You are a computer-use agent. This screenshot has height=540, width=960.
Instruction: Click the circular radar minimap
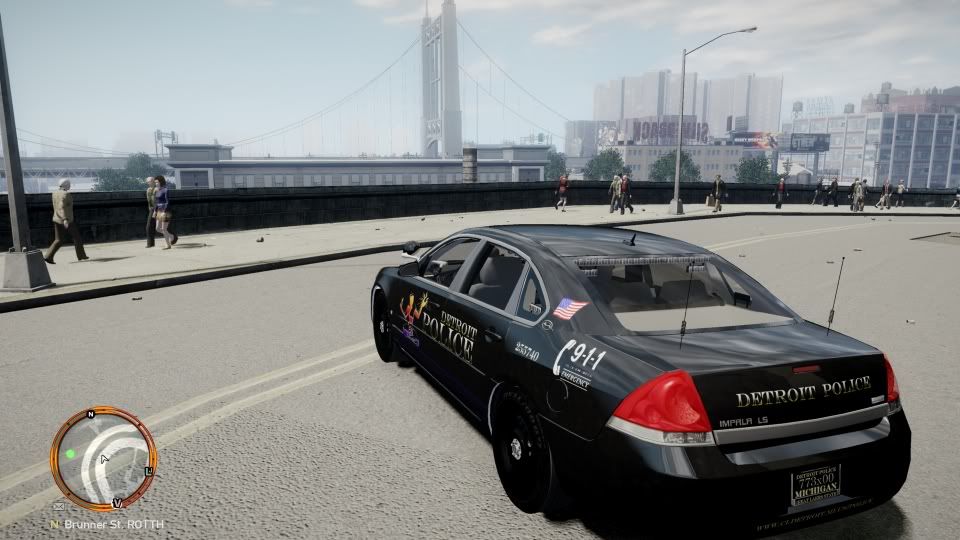103,459
